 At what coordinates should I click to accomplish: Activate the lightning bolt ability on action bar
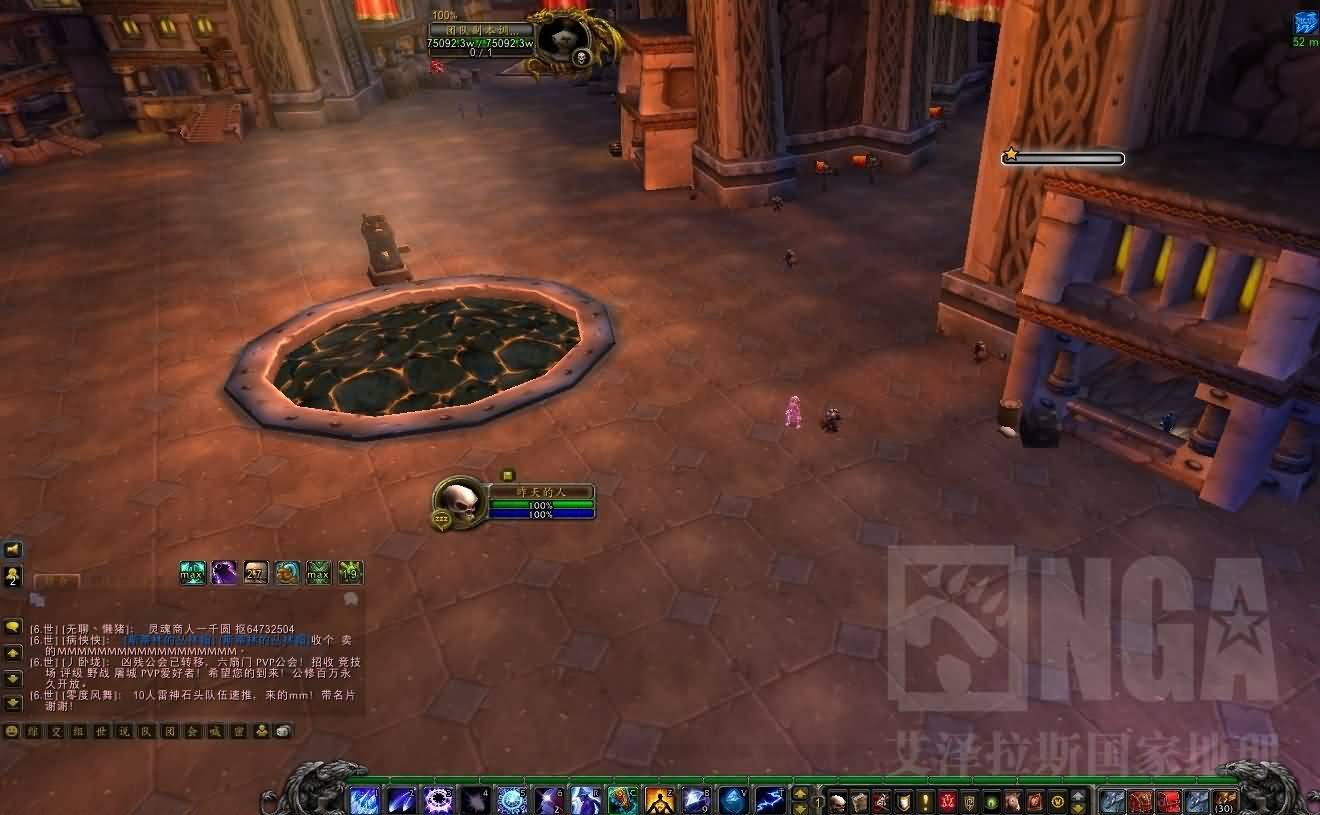pos(769,801)
